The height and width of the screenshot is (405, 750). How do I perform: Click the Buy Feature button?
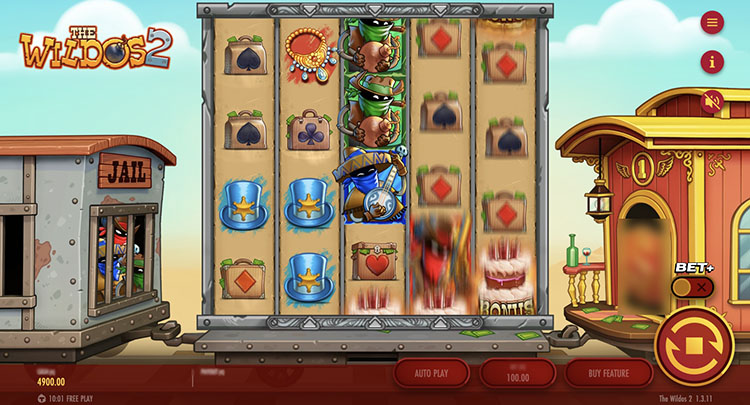(608, 373)
